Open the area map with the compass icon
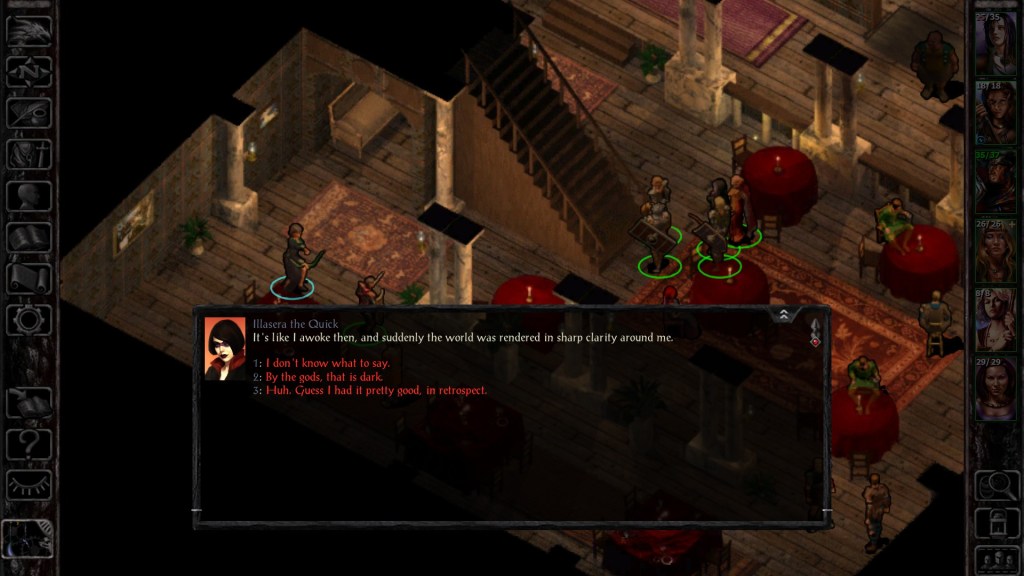Screen dimensions: 1024x576 click(x=29, y=71)
